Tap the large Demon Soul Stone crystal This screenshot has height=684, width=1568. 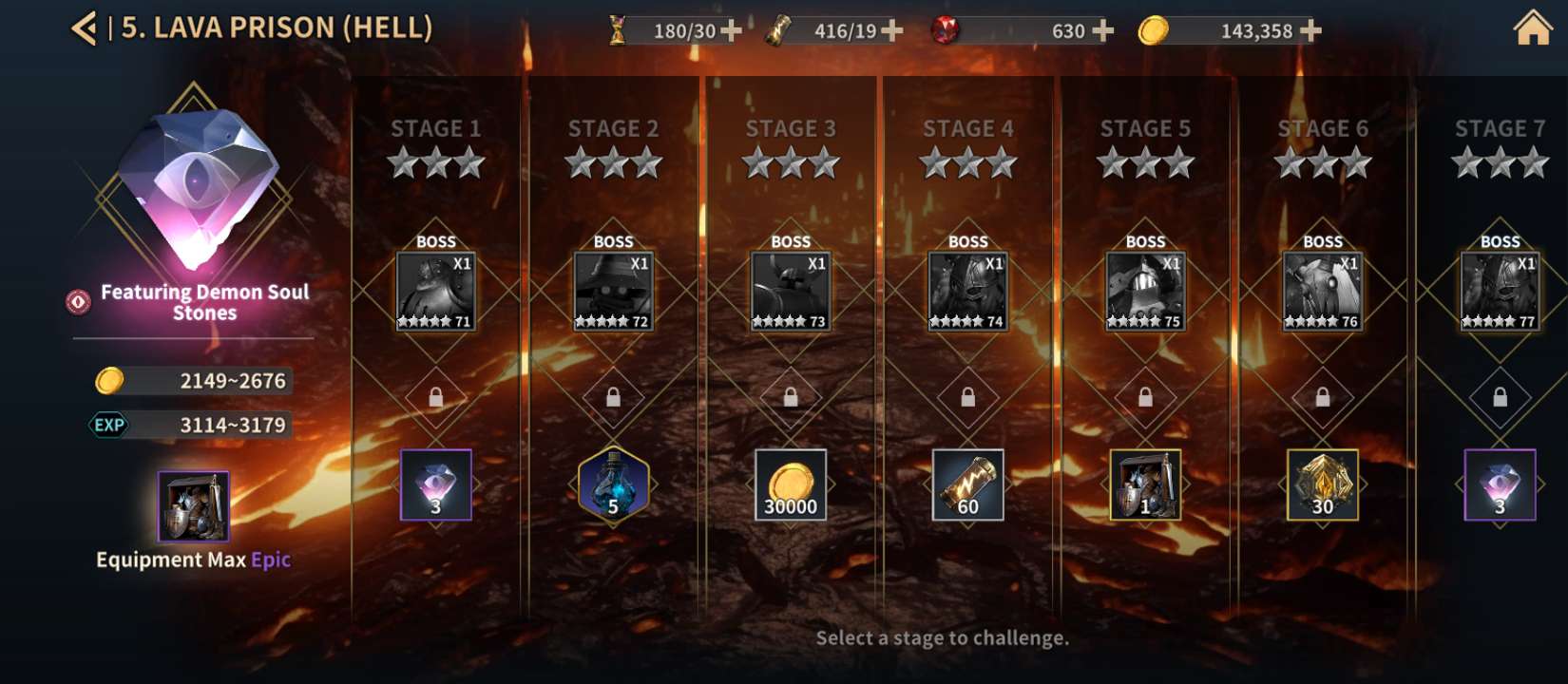198,185
